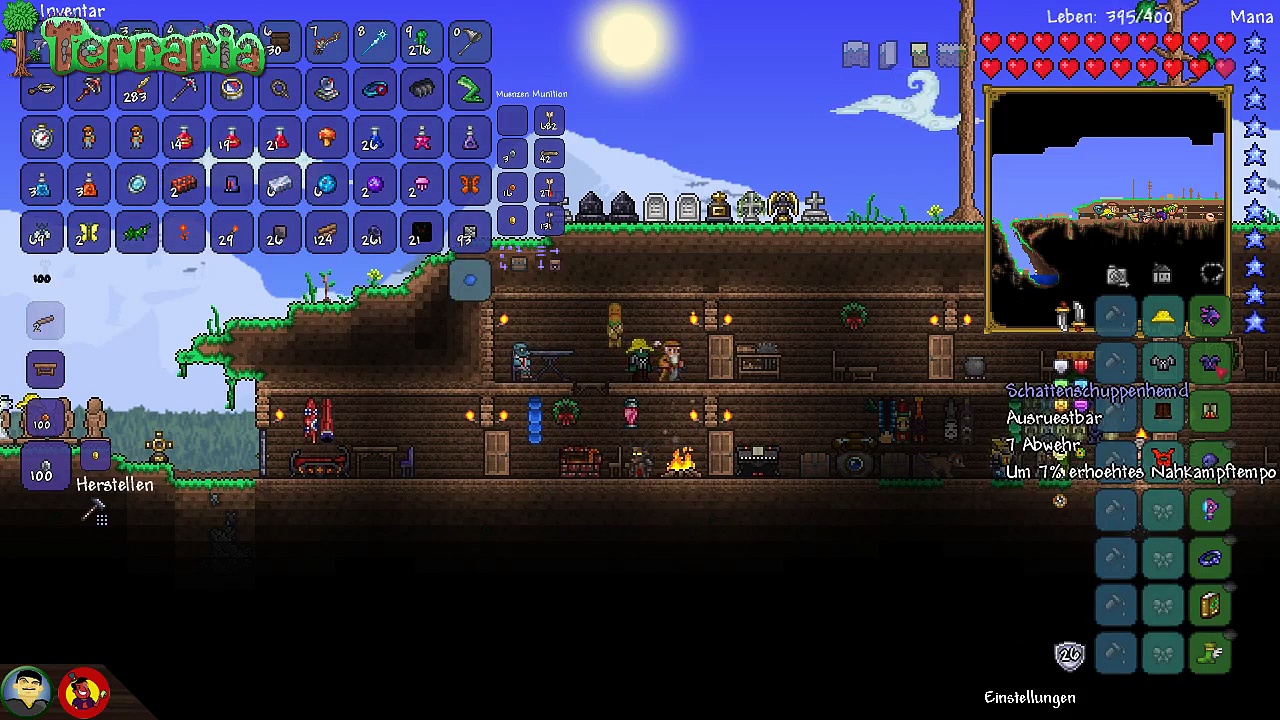This screenshot has width=1280, height=720.
Task: Select the green winged boots accessory slot
Action: coord(1210,653)
